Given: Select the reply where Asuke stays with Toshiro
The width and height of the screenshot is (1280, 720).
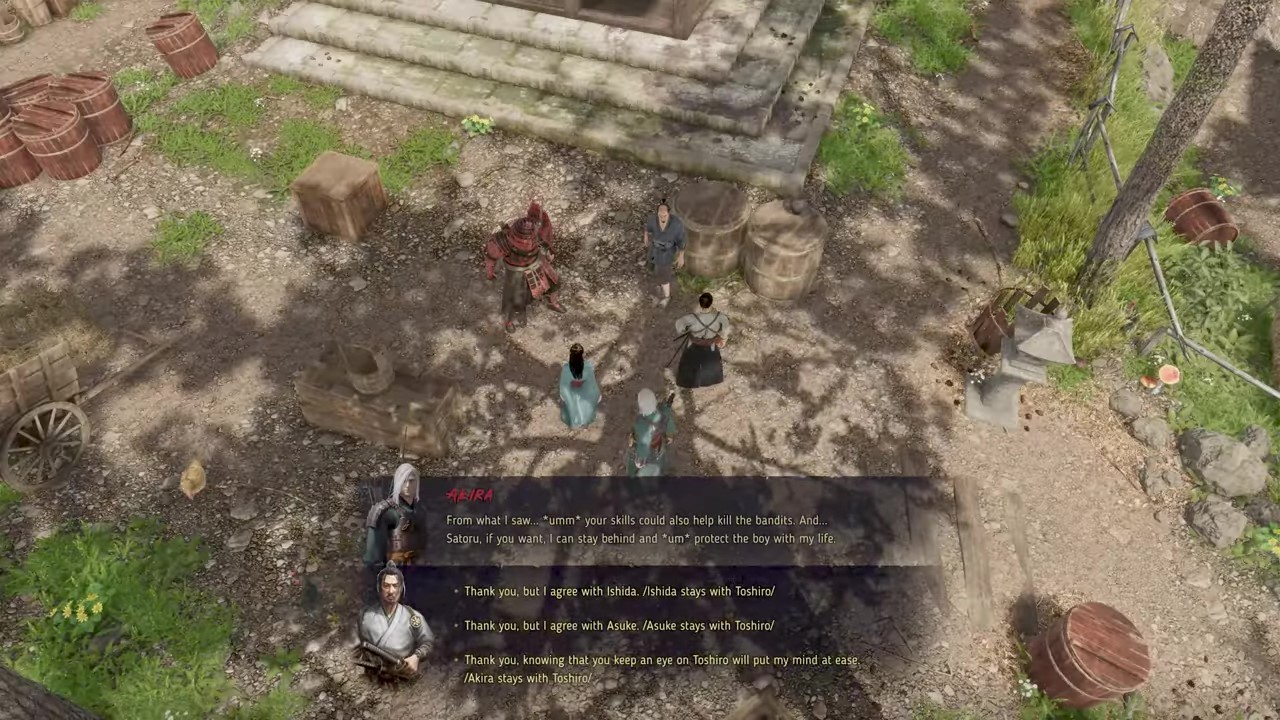Looking at the screenshot, I should click(x=619, y=625).
